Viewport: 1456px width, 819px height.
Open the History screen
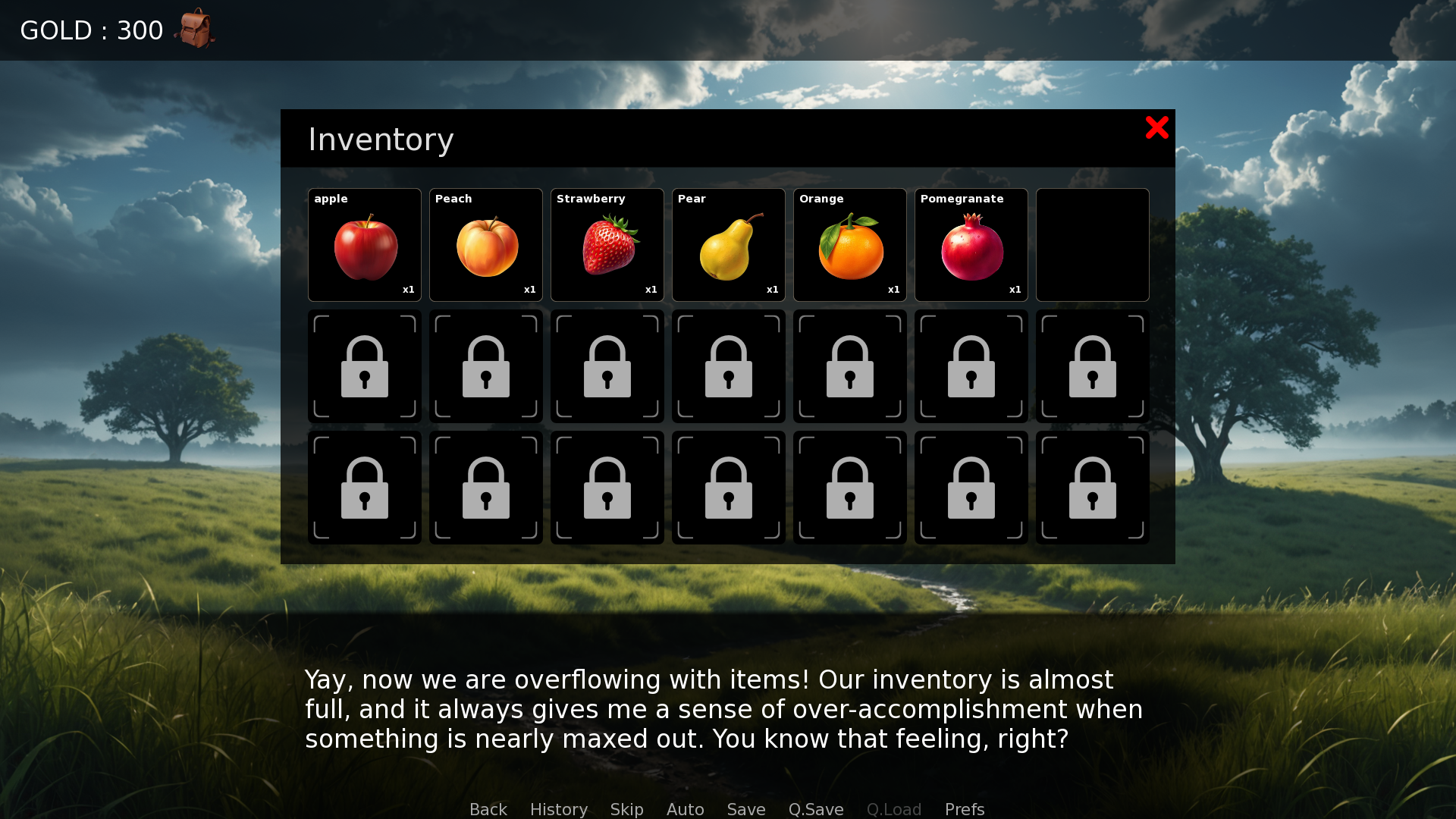tap(558, 809)
